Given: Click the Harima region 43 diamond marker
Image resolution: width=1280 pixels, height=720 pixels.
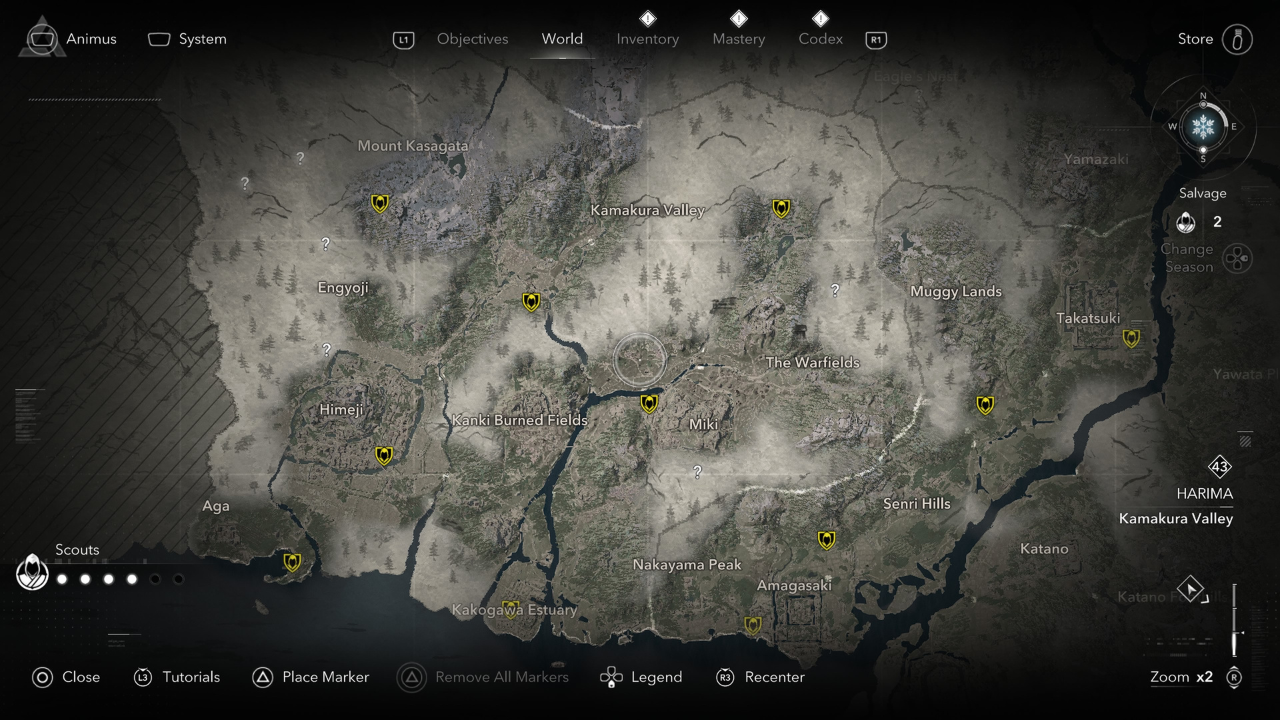Looking at the screenshot, I should tap(1218, 467).
